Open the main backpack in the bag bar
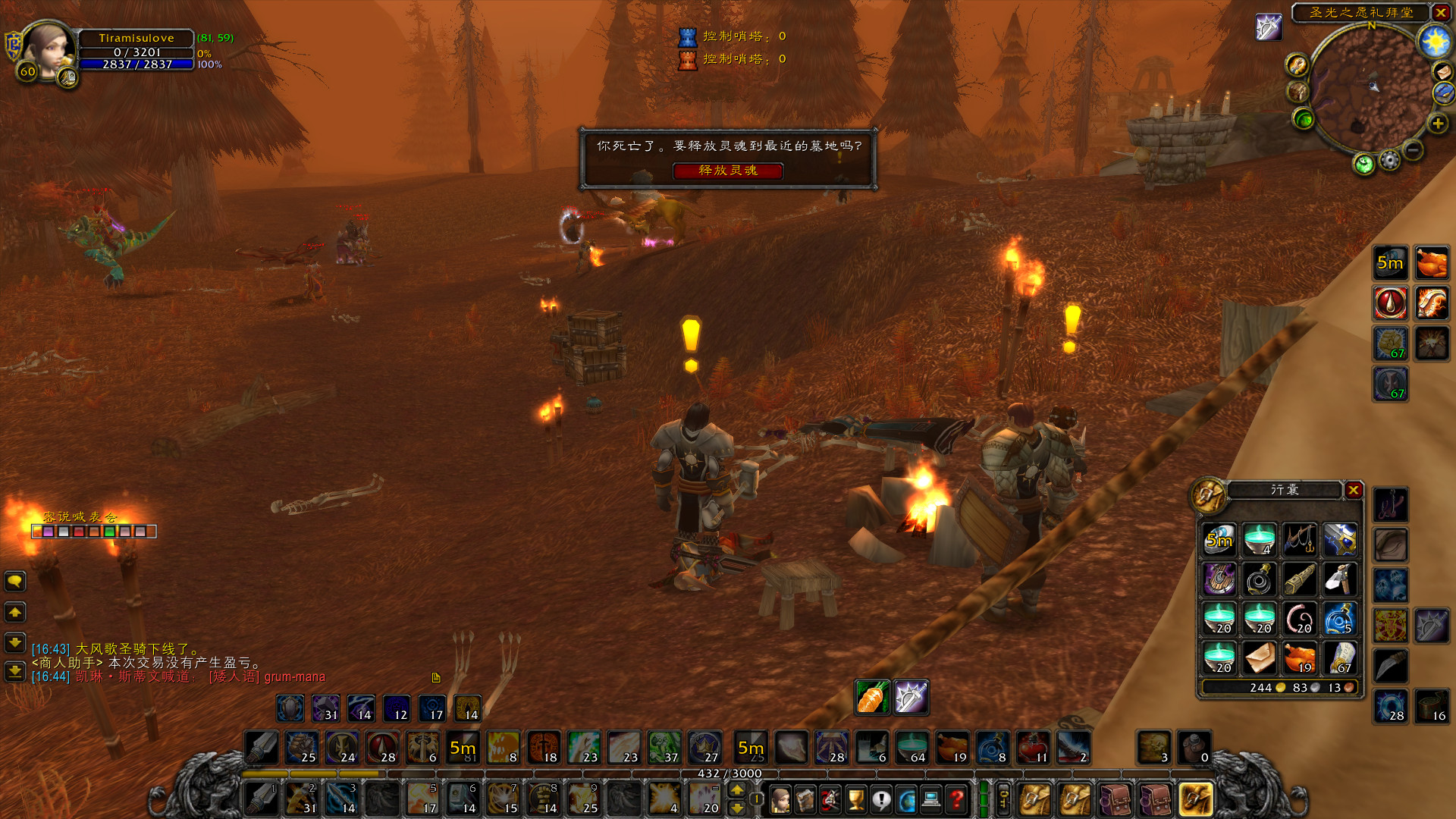This screenshot has width=1456, height=819. point(1197,798)
